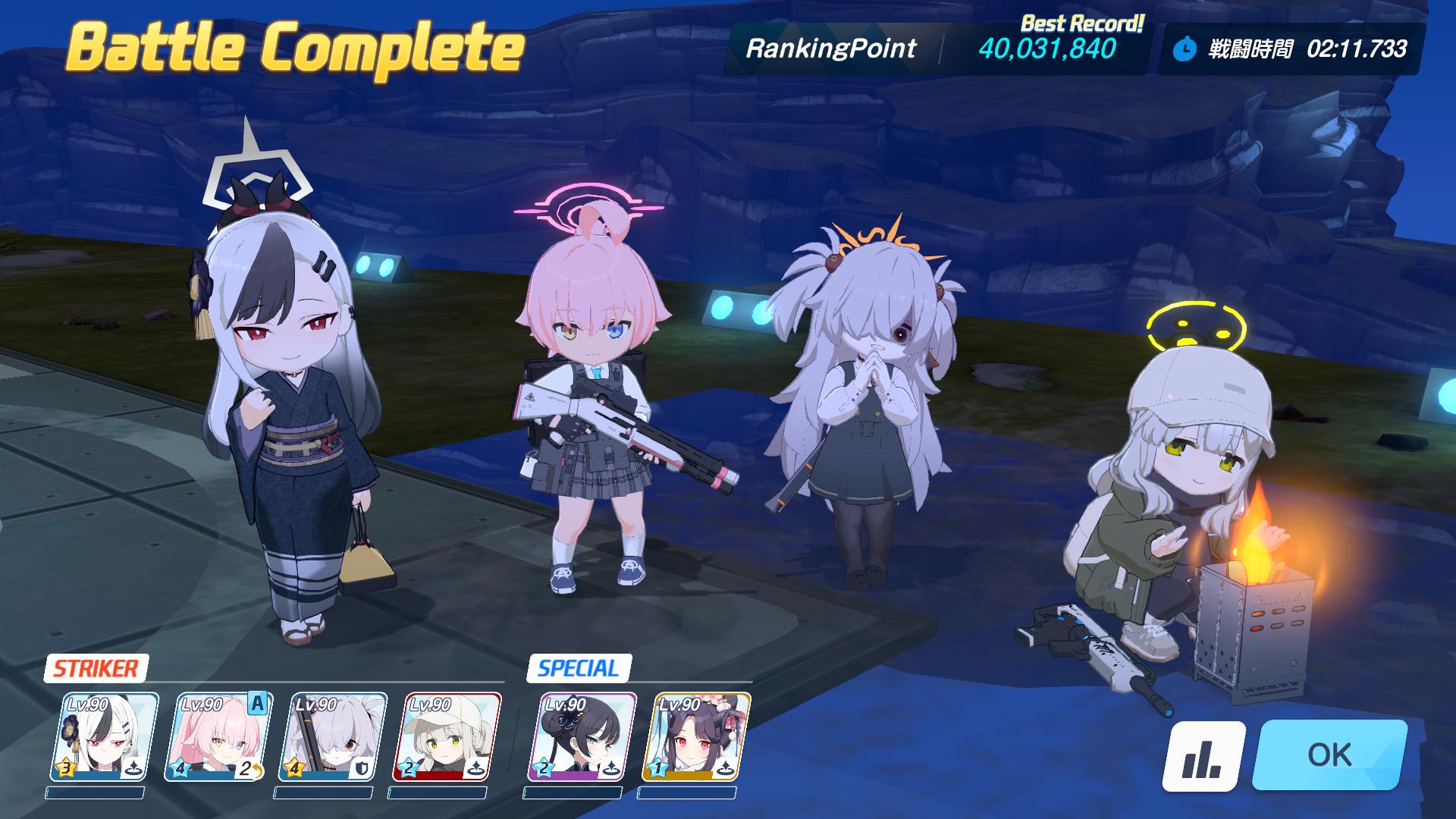Choose the pink-haired striker portrait
The image size is (1456, 819).
[x=218, y=736]
